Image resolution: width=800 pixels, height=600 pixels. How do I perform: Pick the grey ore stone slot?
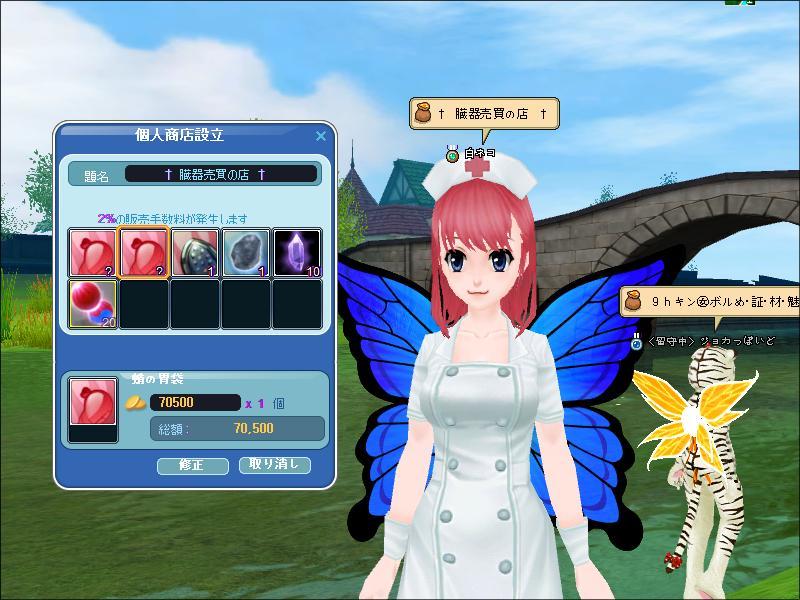[x=246, y=252]
